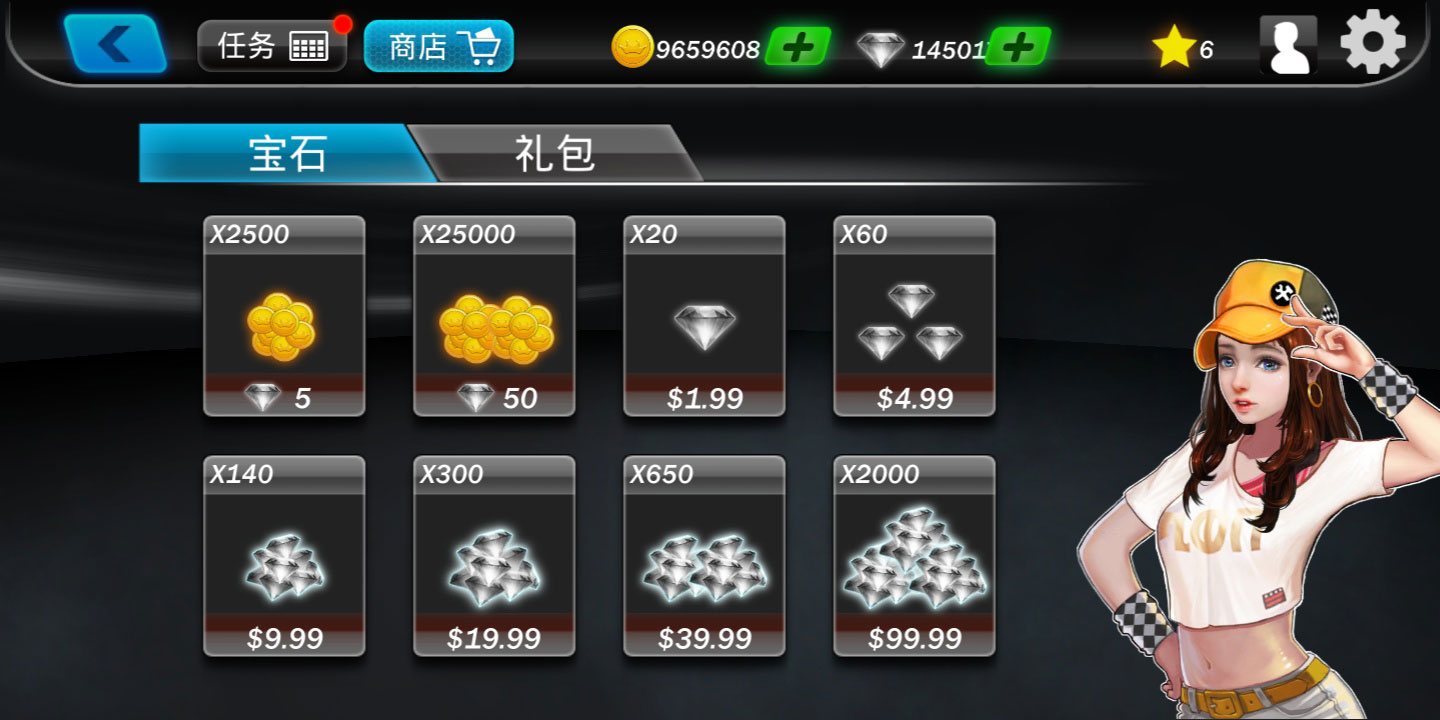Buy 2500 coins for 5 diamonds

pos(283,320)
